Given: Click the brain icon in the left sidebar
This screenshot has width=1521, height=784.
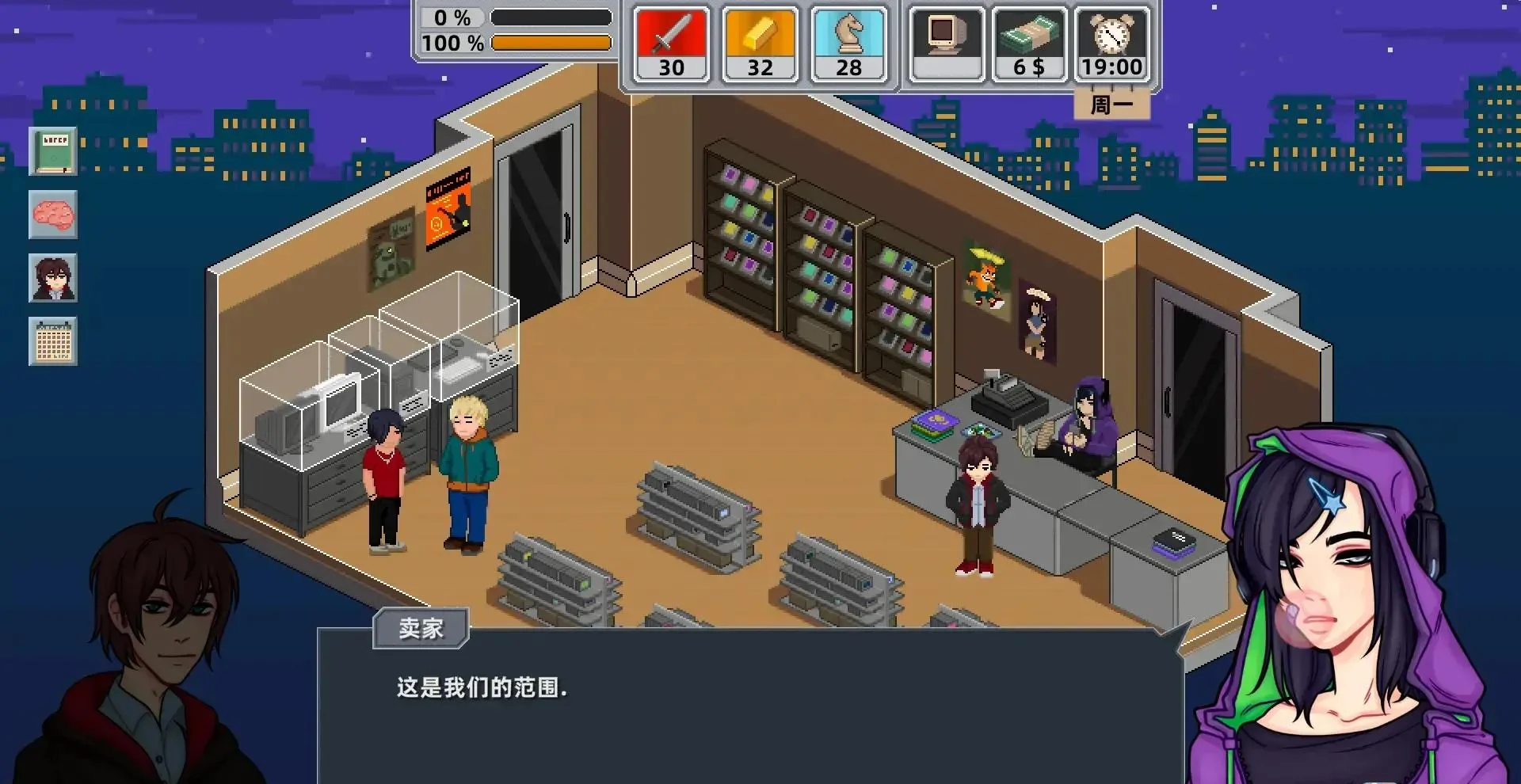Looking at the screenshot, I should (52, 215).
